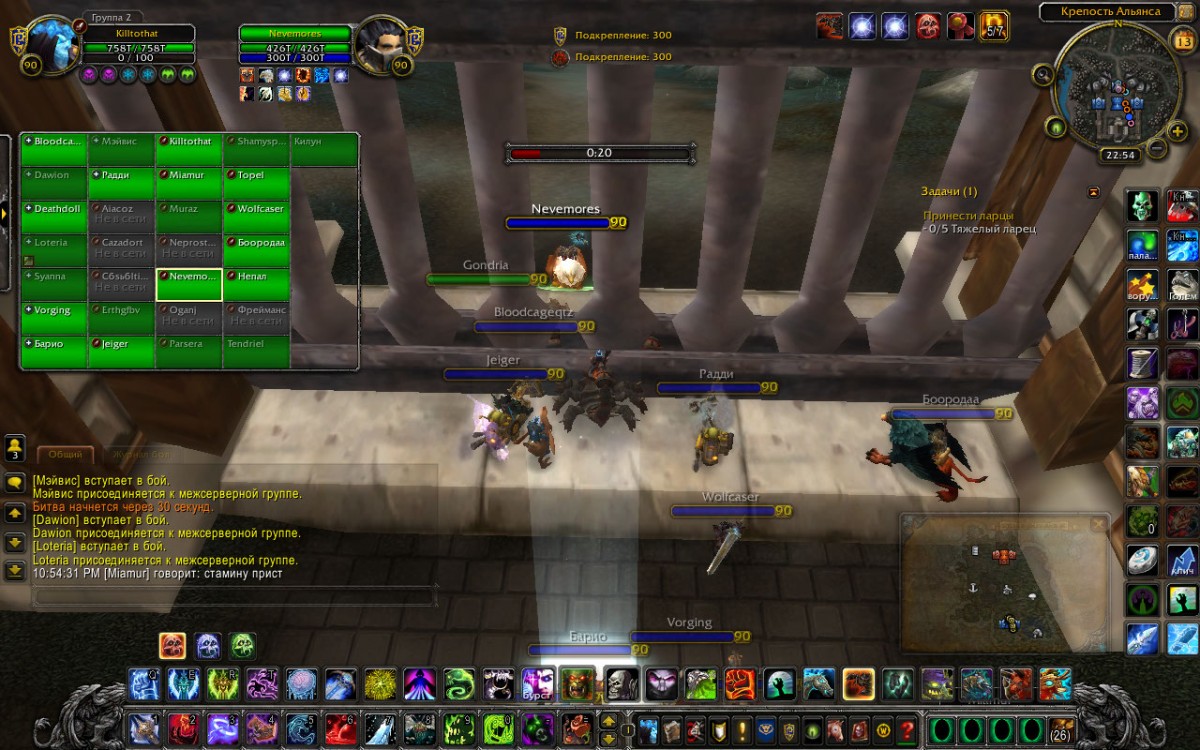This screenshot has height=750, width=1200.
Task: Click the chat input box
Action: click(x=235, y=596)
